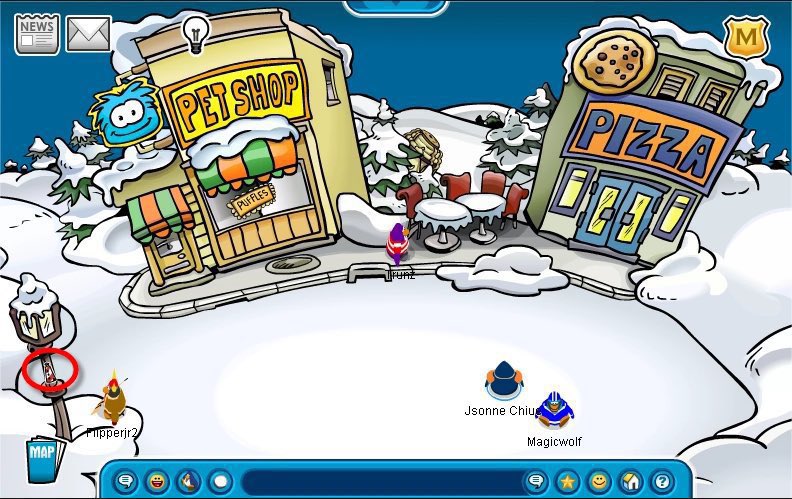The width and height of the screenshot is (792, 499).
Task: Select the throw snowball button
Action: coord(220,481)
